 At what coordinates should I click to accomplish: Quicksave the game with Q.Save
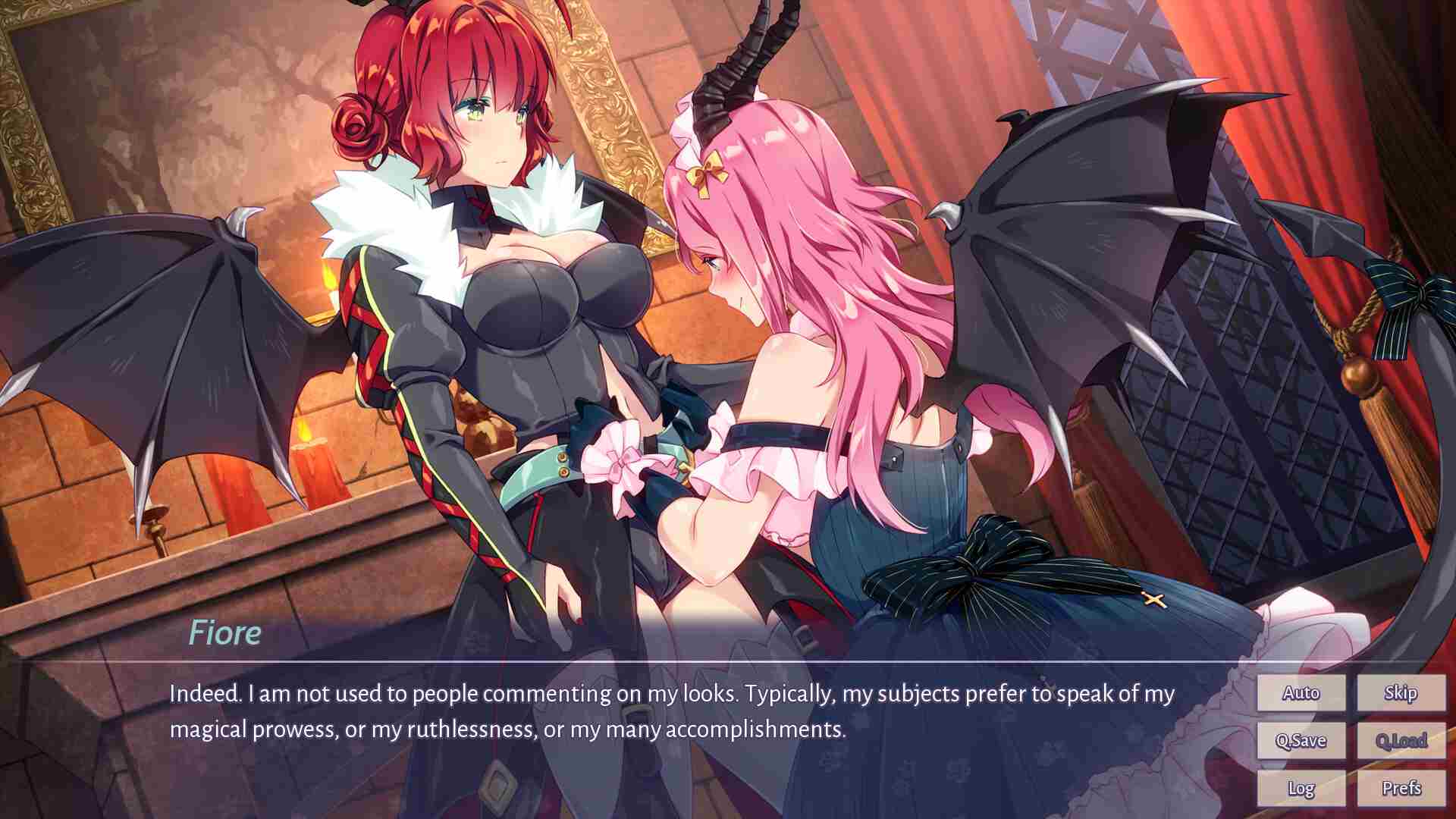pyautogui.click(x=1301, y=740)
